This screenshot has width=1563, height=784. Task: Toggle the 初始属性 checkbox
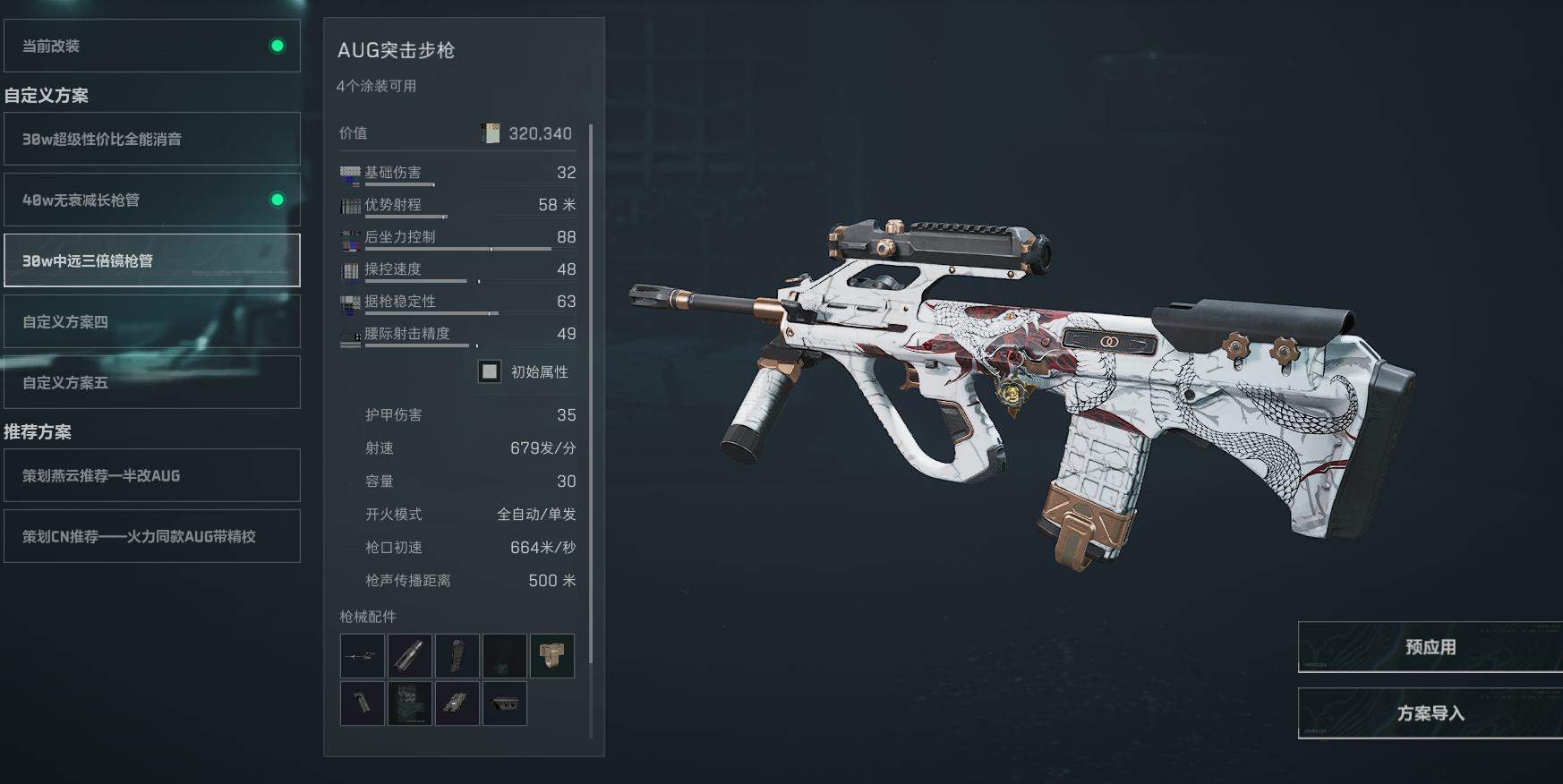tap(490, 371)
